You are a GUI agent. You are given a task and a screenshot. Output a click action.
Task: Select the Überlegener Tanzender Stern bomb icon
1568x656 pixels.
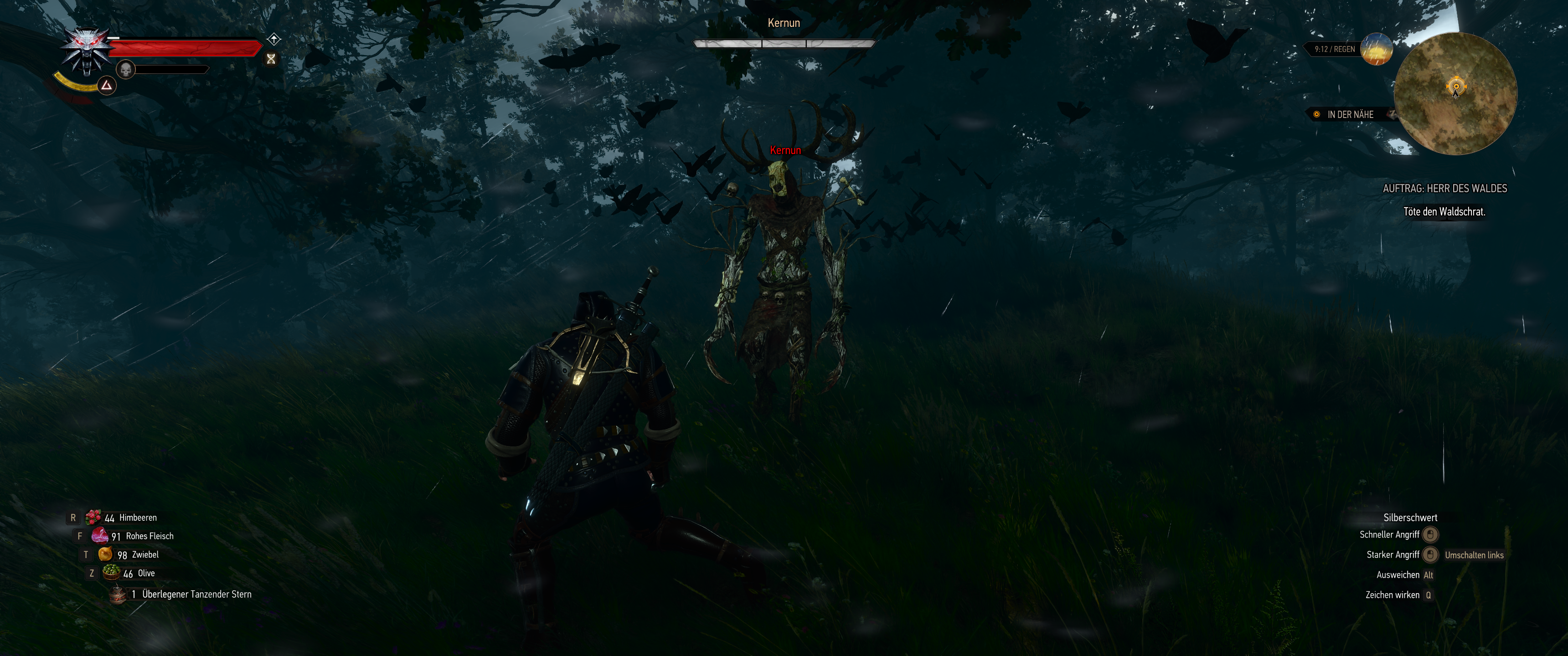tap(118, 594)
